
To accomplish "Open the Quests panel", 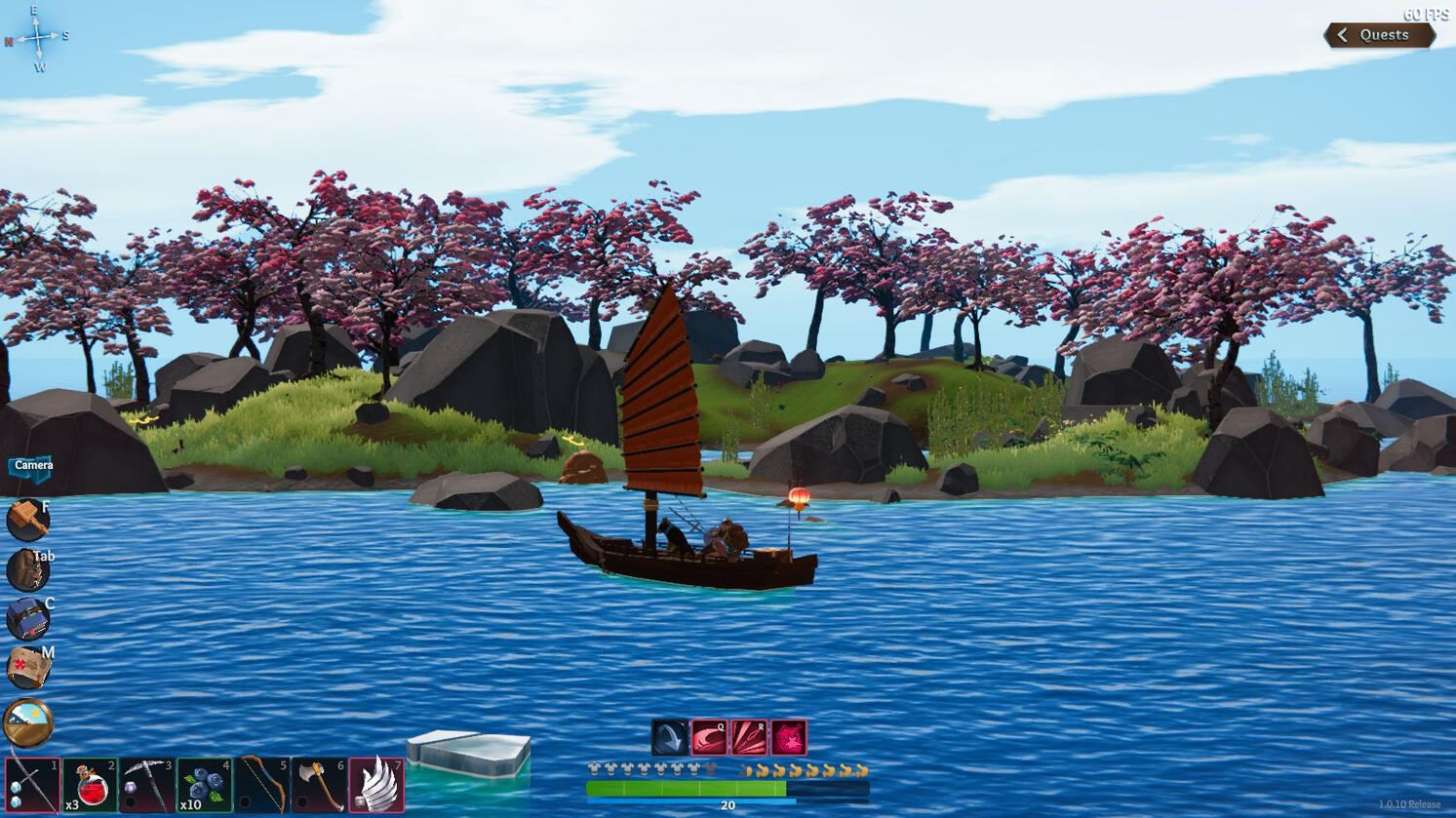I will point(1384,34).
